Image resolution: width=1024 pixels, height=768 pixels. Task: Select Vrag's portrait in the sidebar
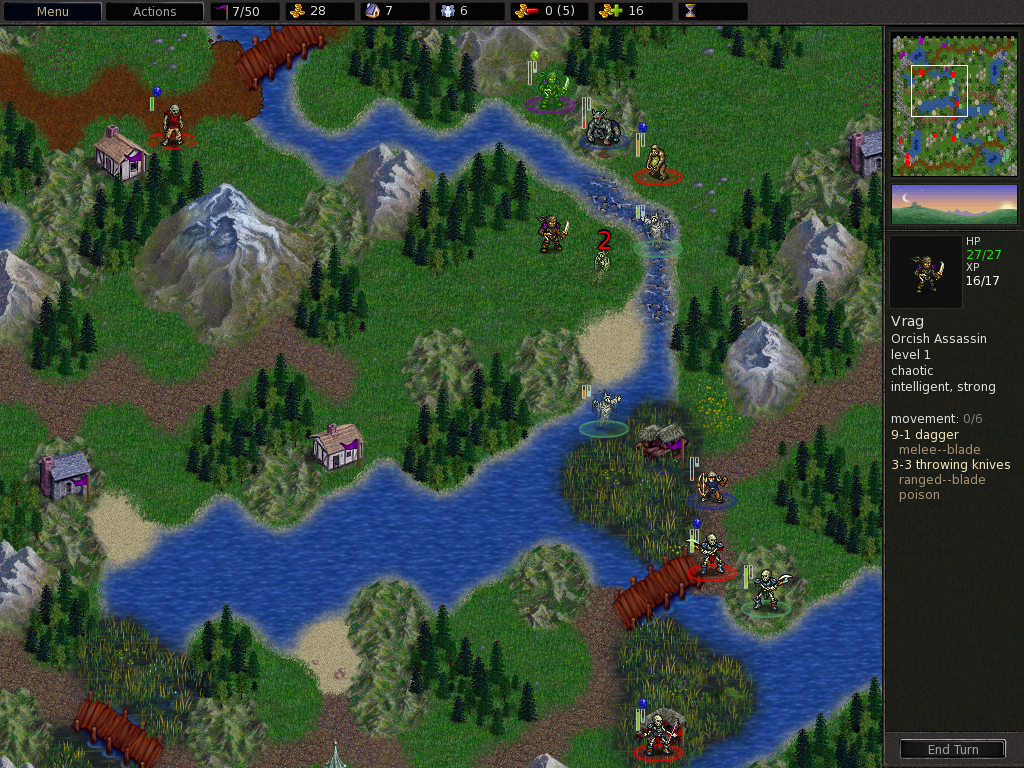pyautogui.click(x=926, y=272)
